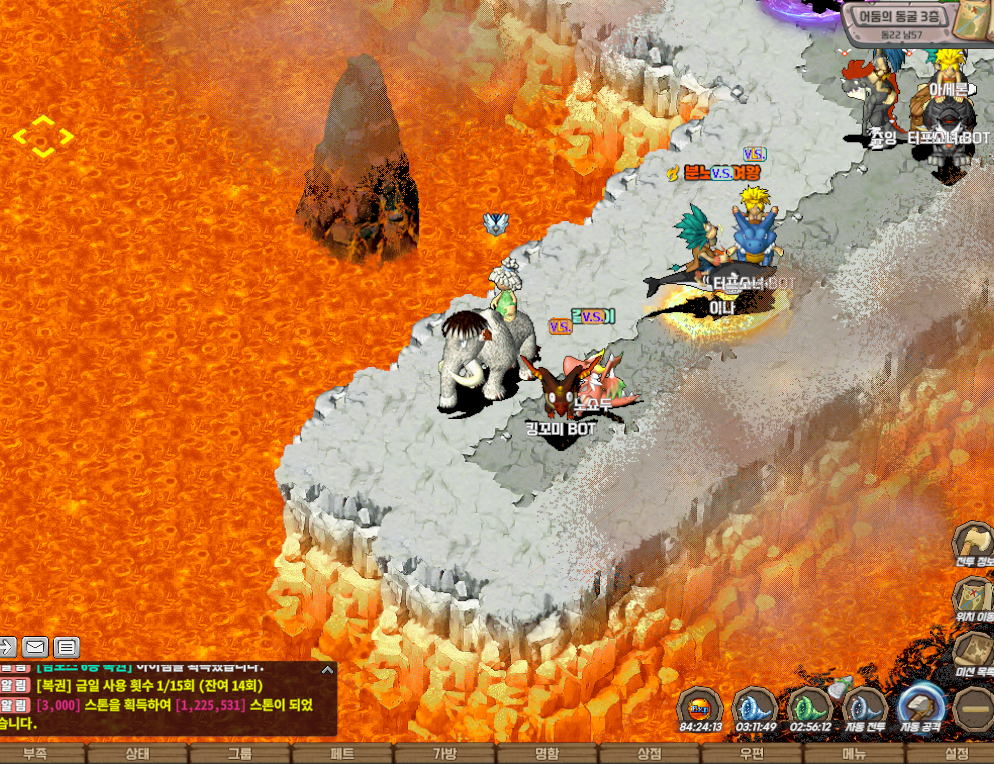
Task: Open the 상태 (Status) menu
Action: pyautogui.click(x=137, y=754)
